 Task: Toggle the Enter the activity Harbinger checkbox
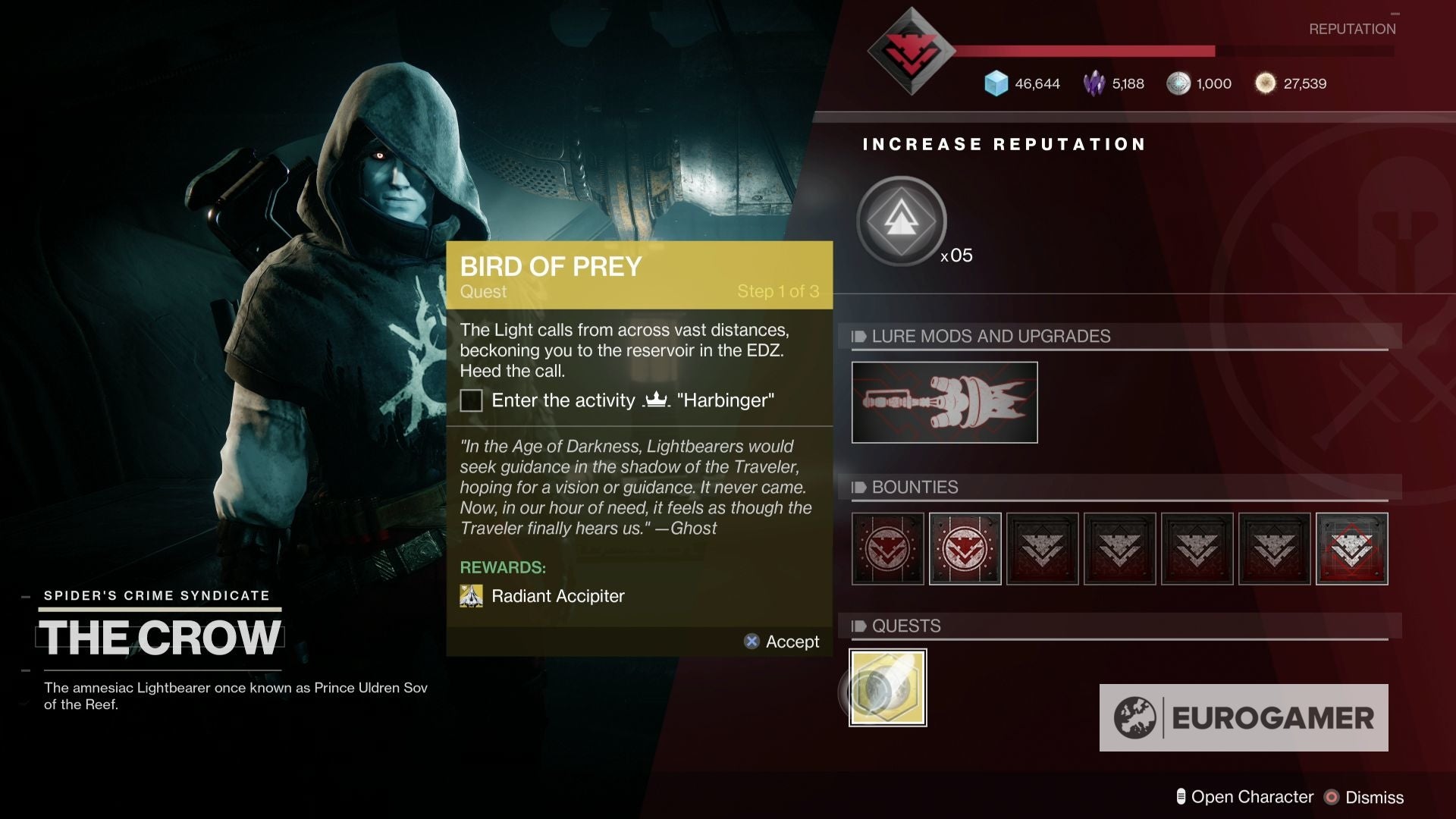point(471,400)
